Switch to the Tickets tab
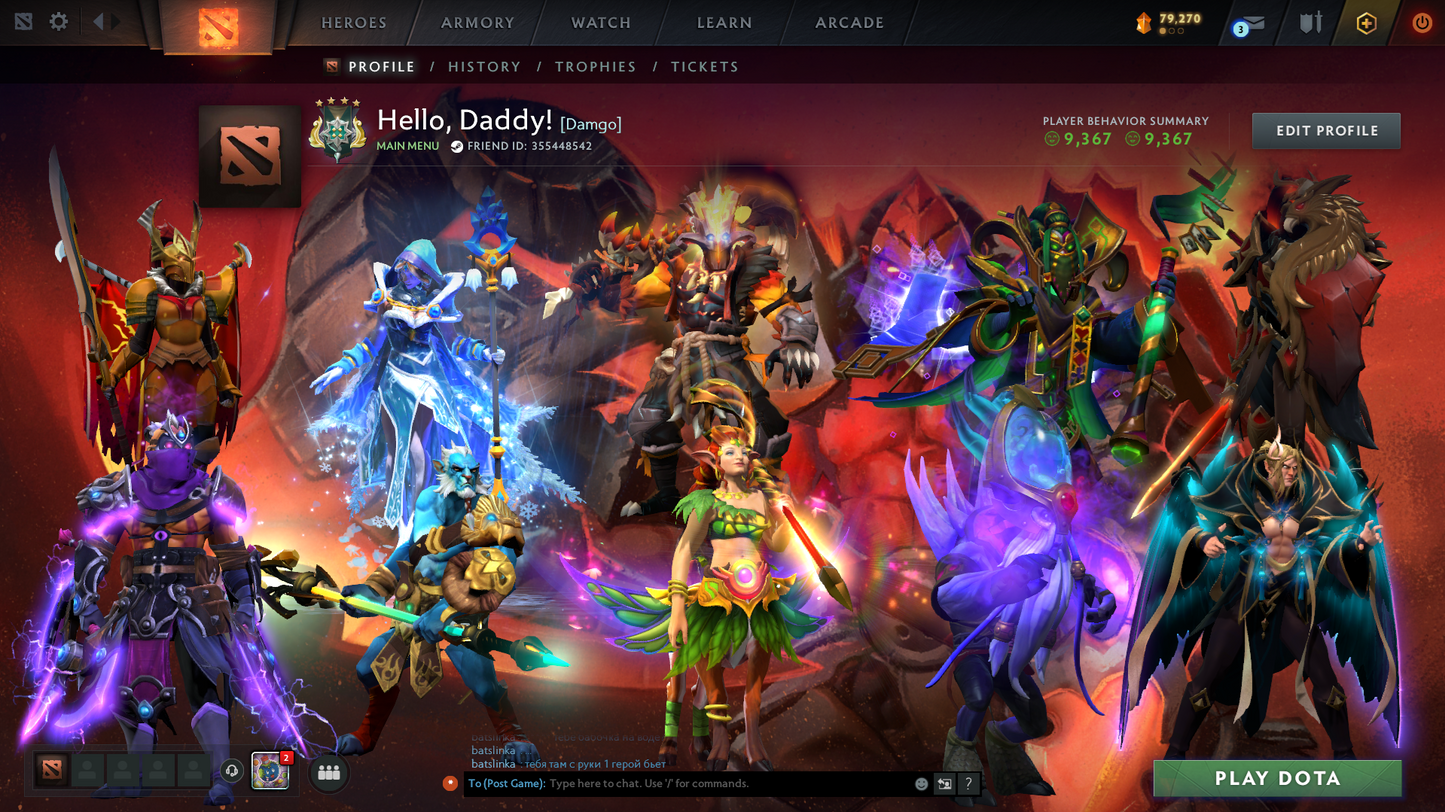Image resolution: width=1445 pixels, height=812 pixels. (704, 67)
